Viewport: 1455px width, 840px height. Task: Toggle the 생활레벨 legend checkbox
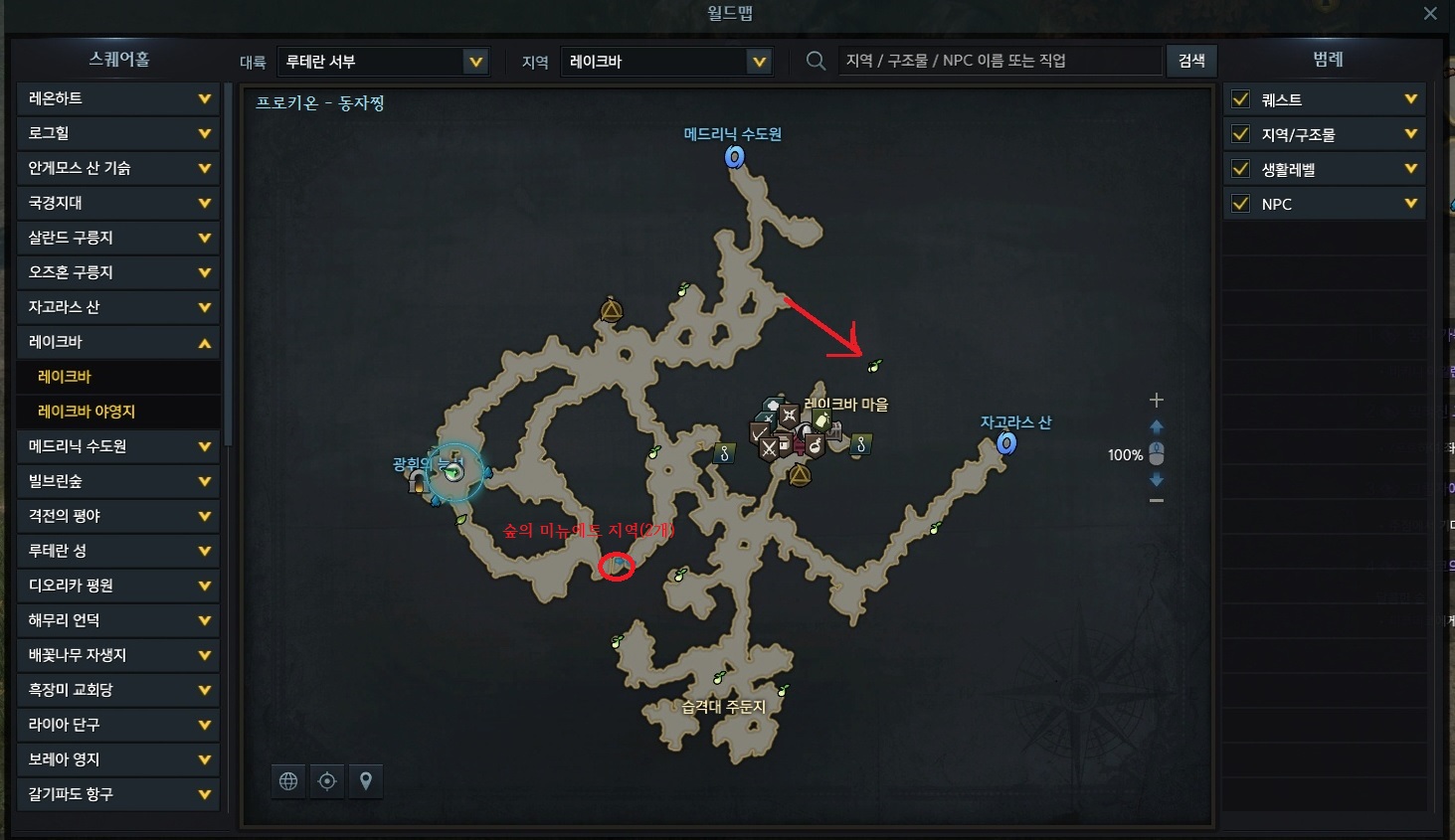[x=1240, y=169]
